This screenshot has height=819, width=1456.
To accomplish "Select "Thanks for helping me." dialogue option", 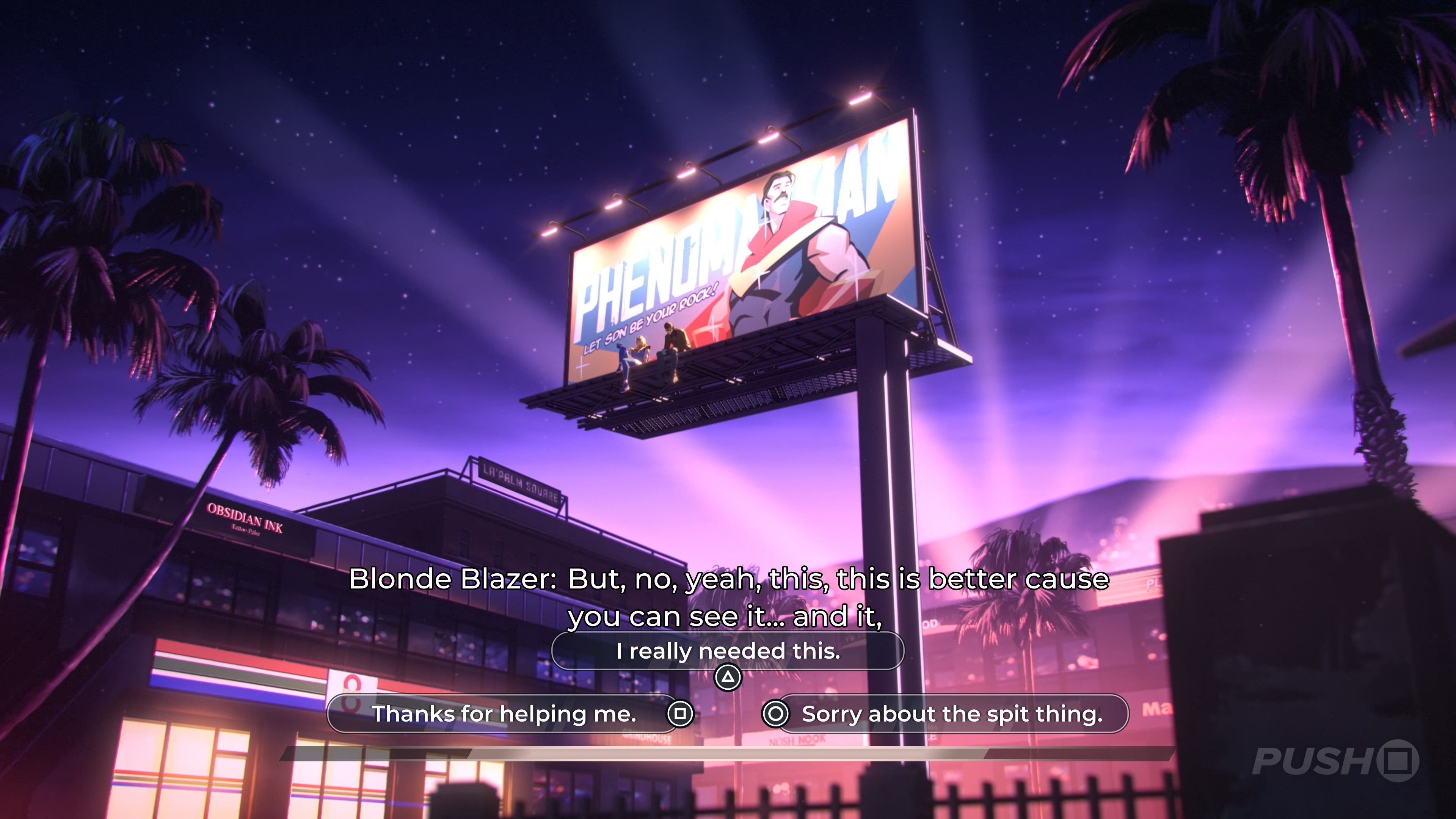I will (503, 714).
